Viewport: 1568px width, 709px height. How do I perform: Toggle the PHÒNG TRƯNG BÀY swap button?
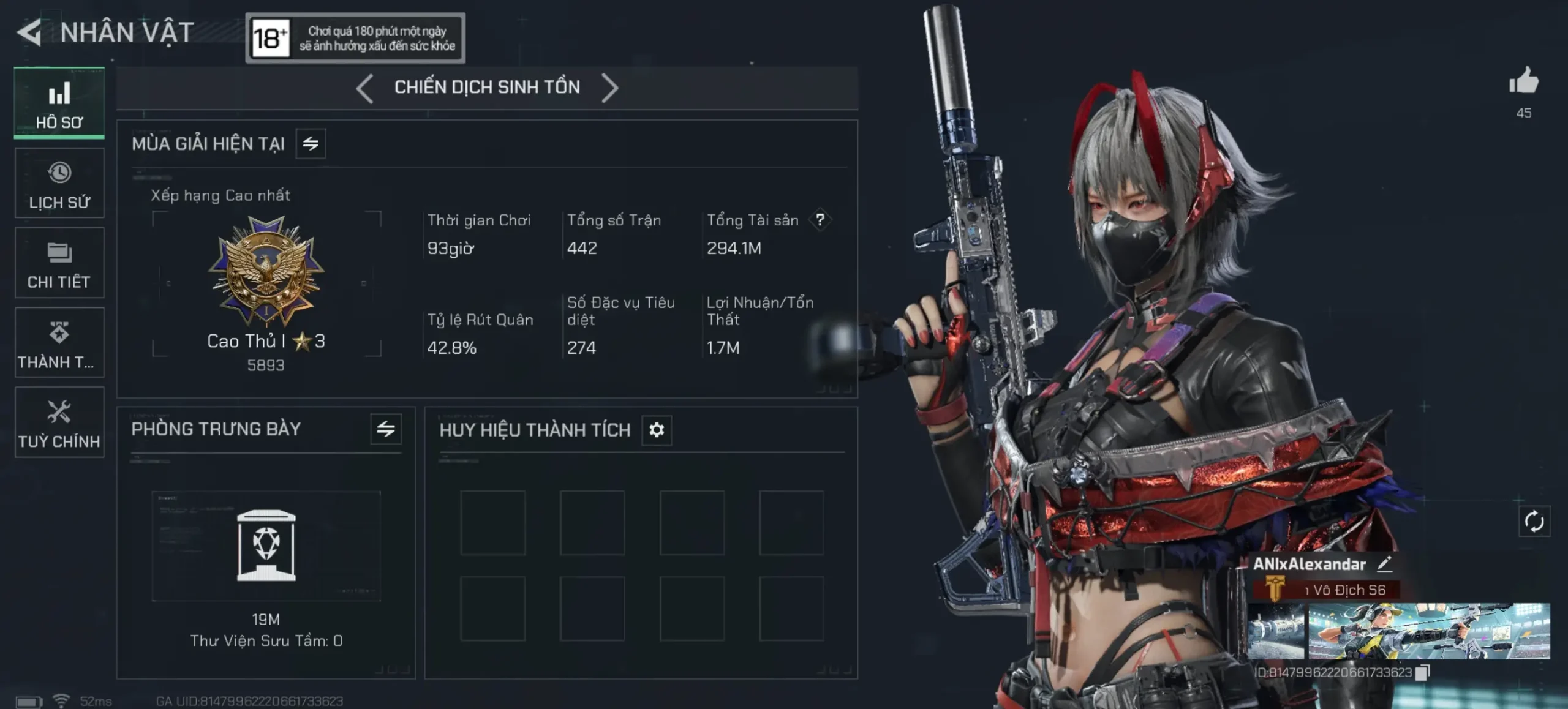click(386, 429)
